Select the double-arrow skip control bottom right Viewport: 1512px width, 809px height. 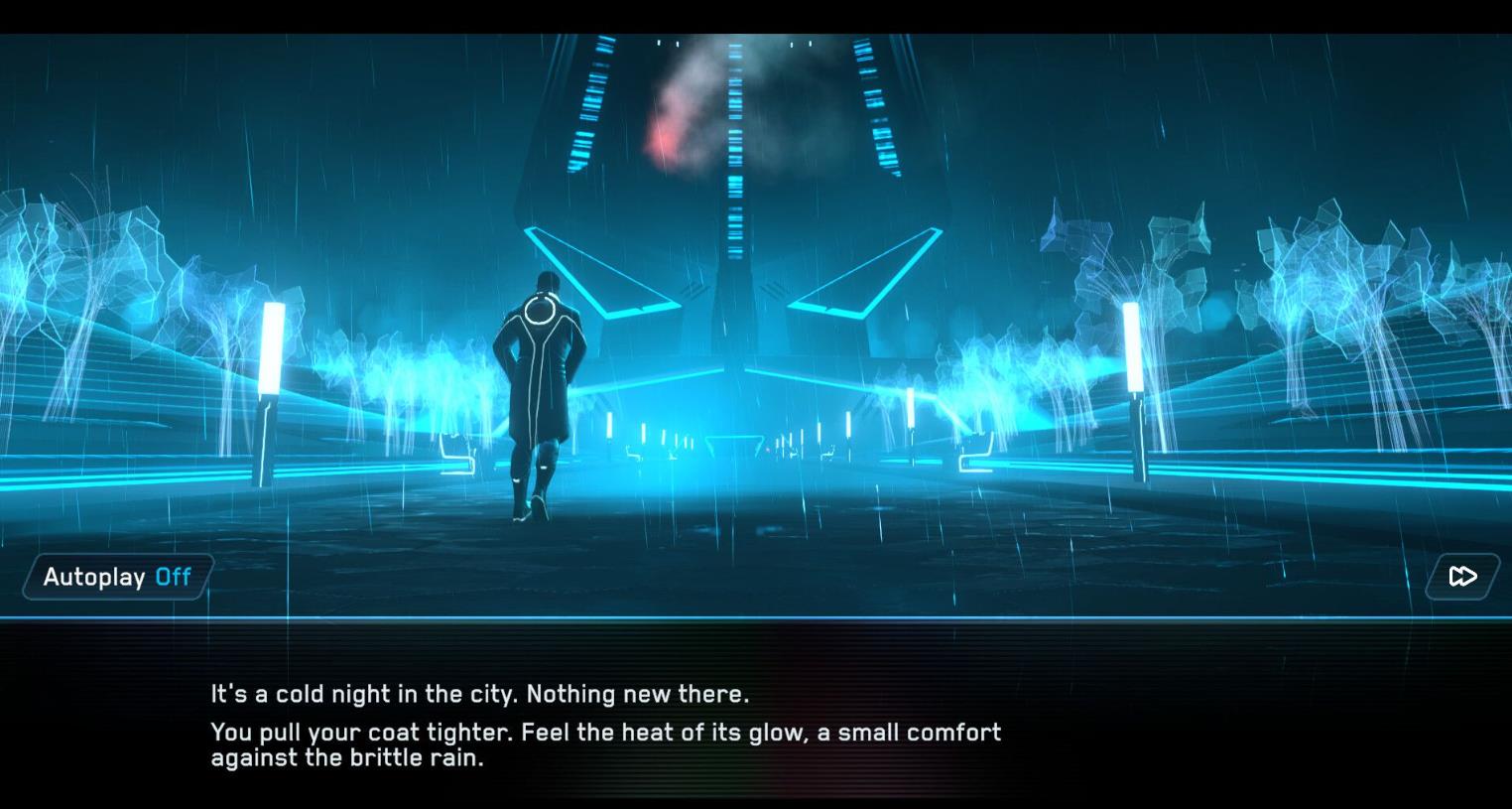point(1462,576)
